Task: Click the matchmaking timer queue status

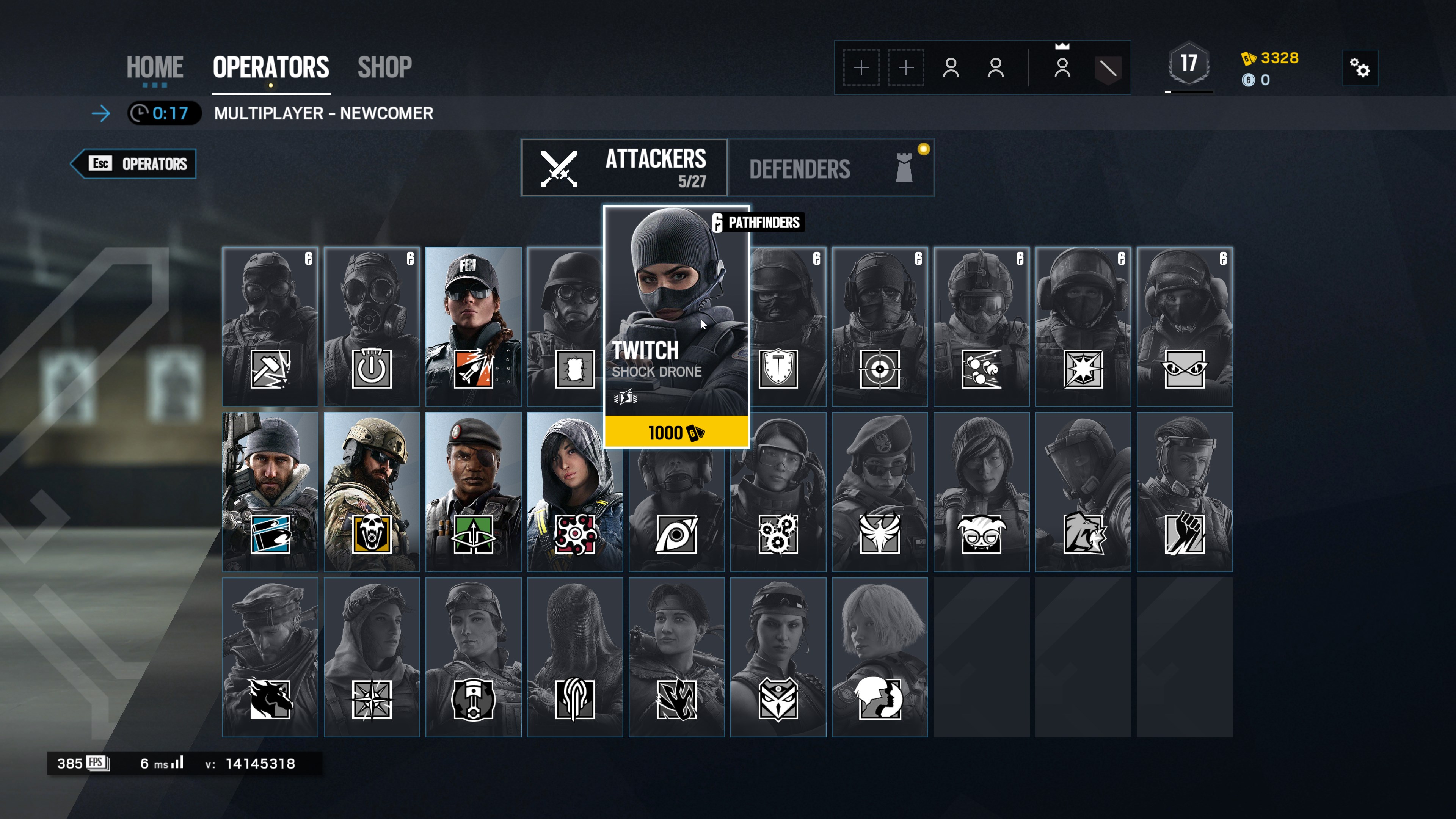Action: (x=164, y=113)
